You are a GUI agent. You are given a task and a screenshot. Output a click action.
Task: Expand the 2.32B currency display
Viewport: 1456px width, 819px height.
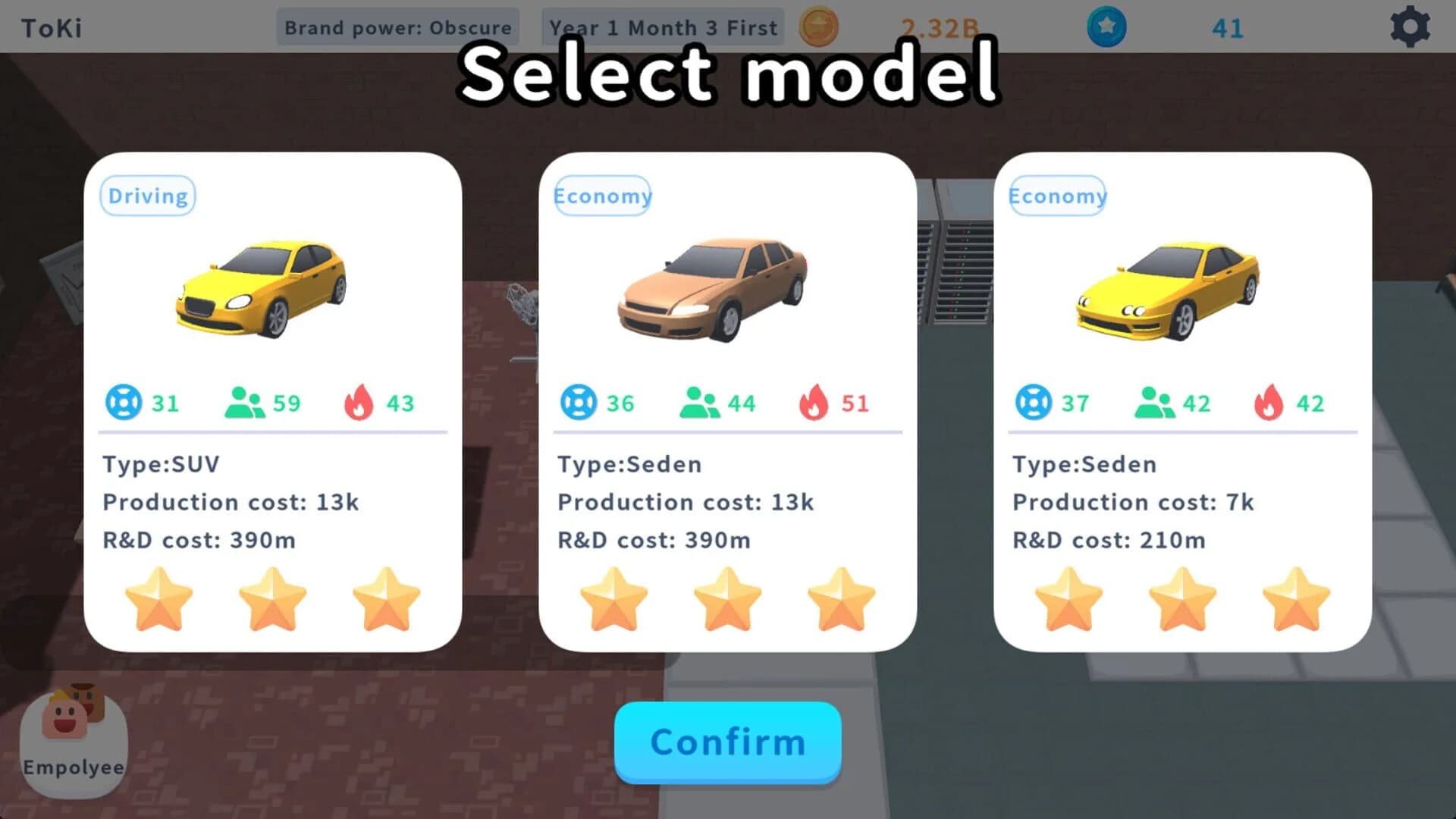(940, 27)
